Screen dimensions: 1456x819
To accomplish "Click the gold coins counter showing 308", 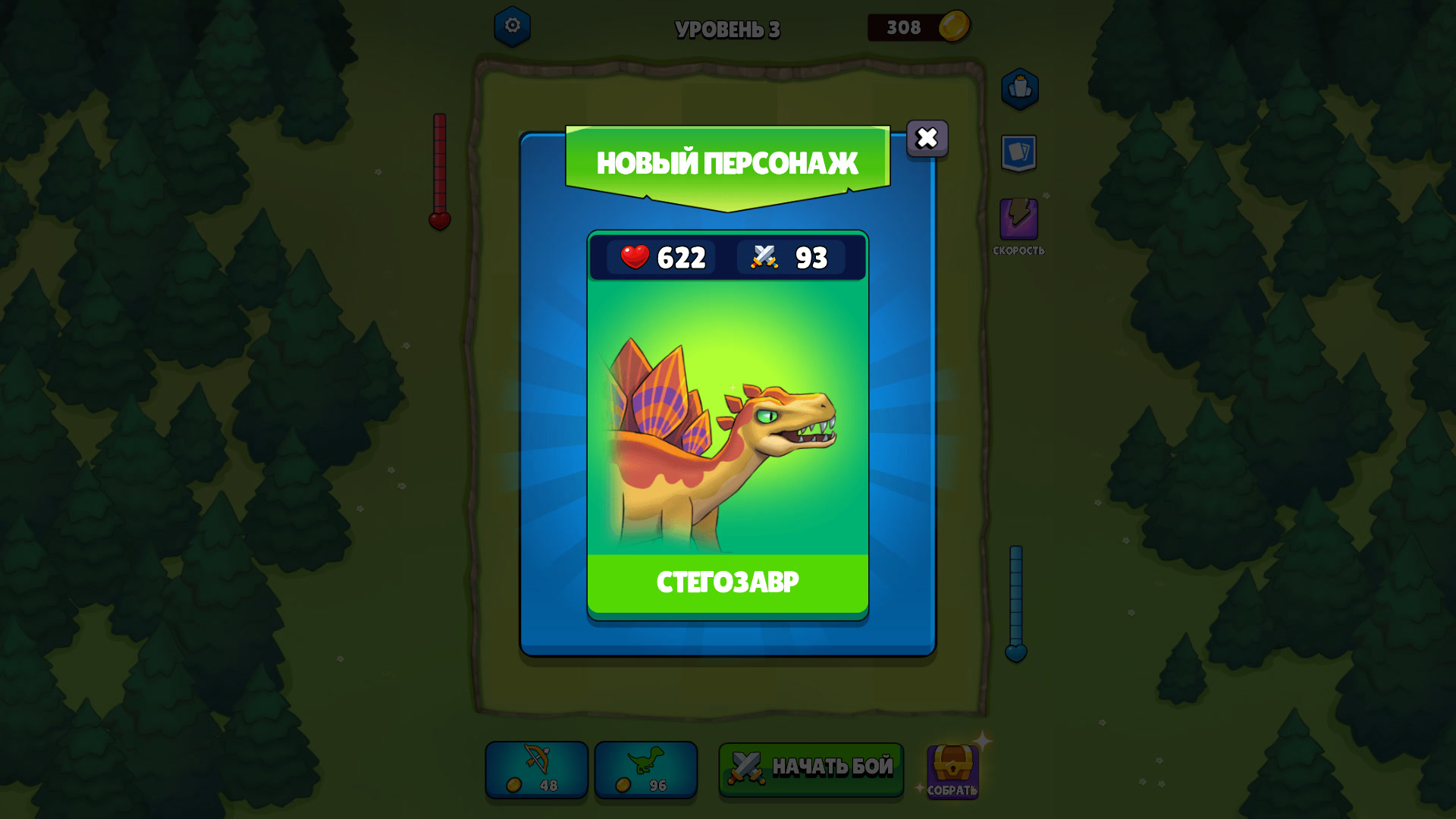I will [x=918, y=28].
